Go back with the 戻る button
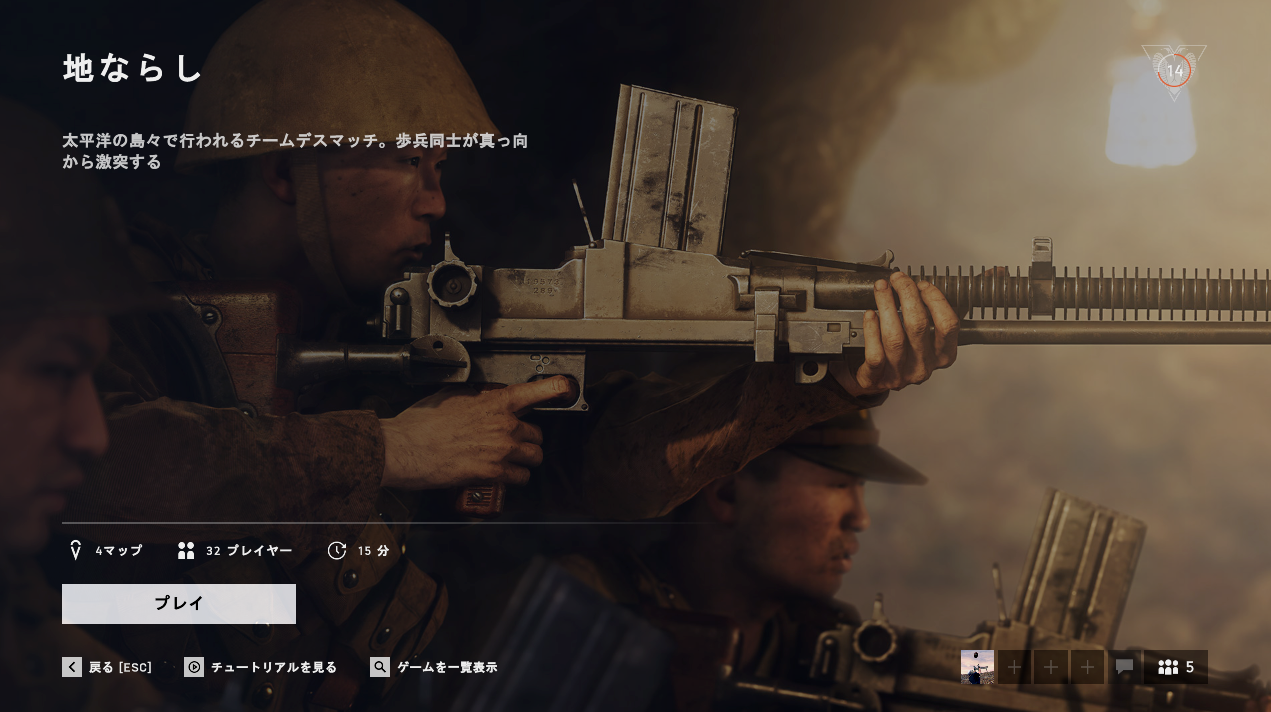The image size is (1271, 712). 108,667
